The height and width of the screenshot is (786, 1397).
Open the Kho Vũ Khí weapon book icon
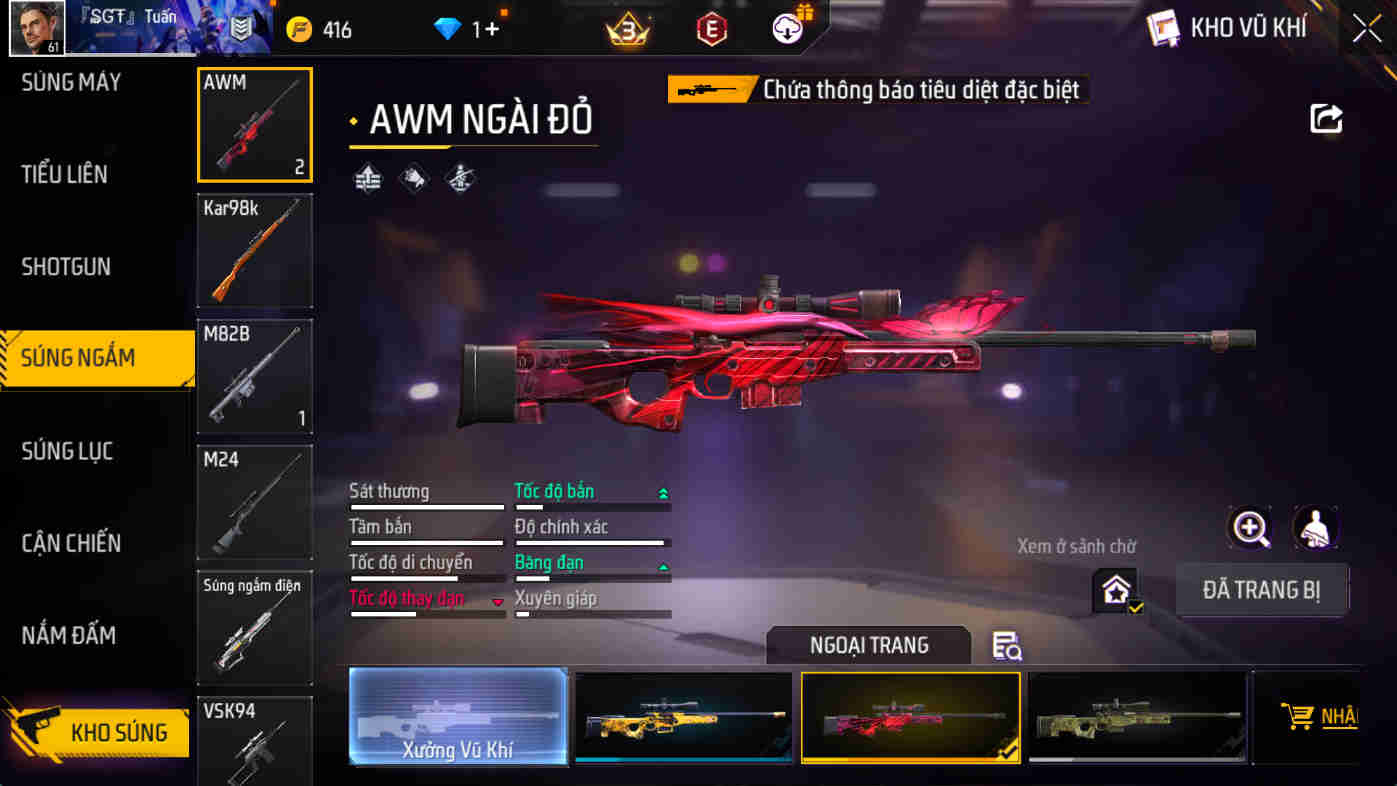pyautogui.click(x=1164, y=27)
